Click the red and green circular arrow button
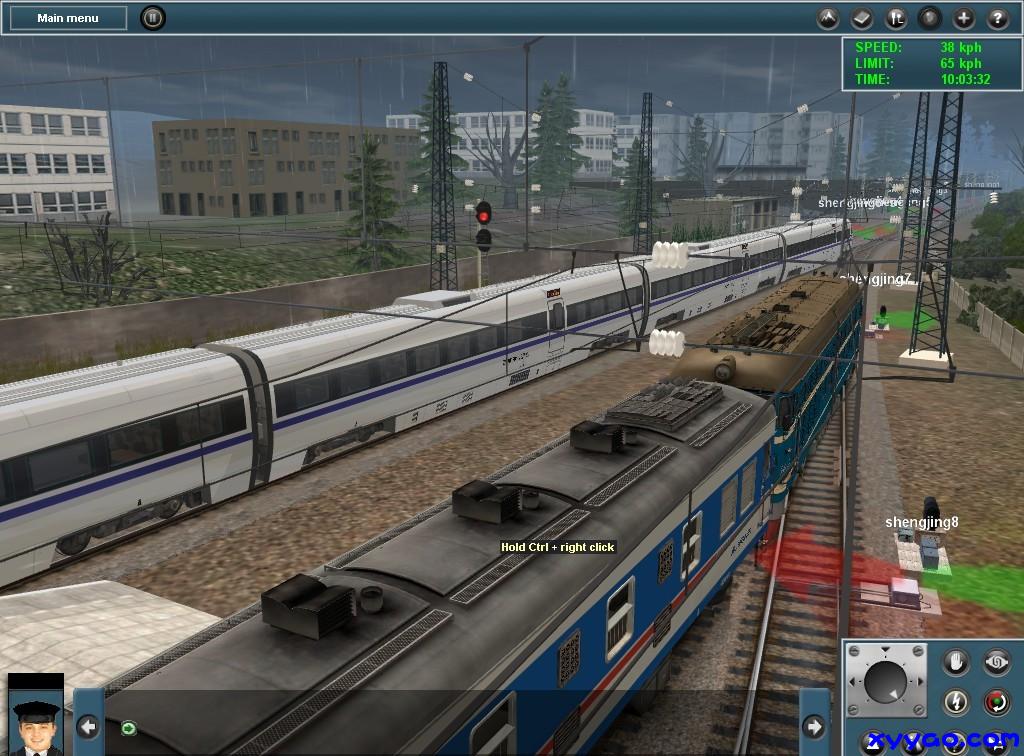The image size is (1024, 756). [997, 702]
